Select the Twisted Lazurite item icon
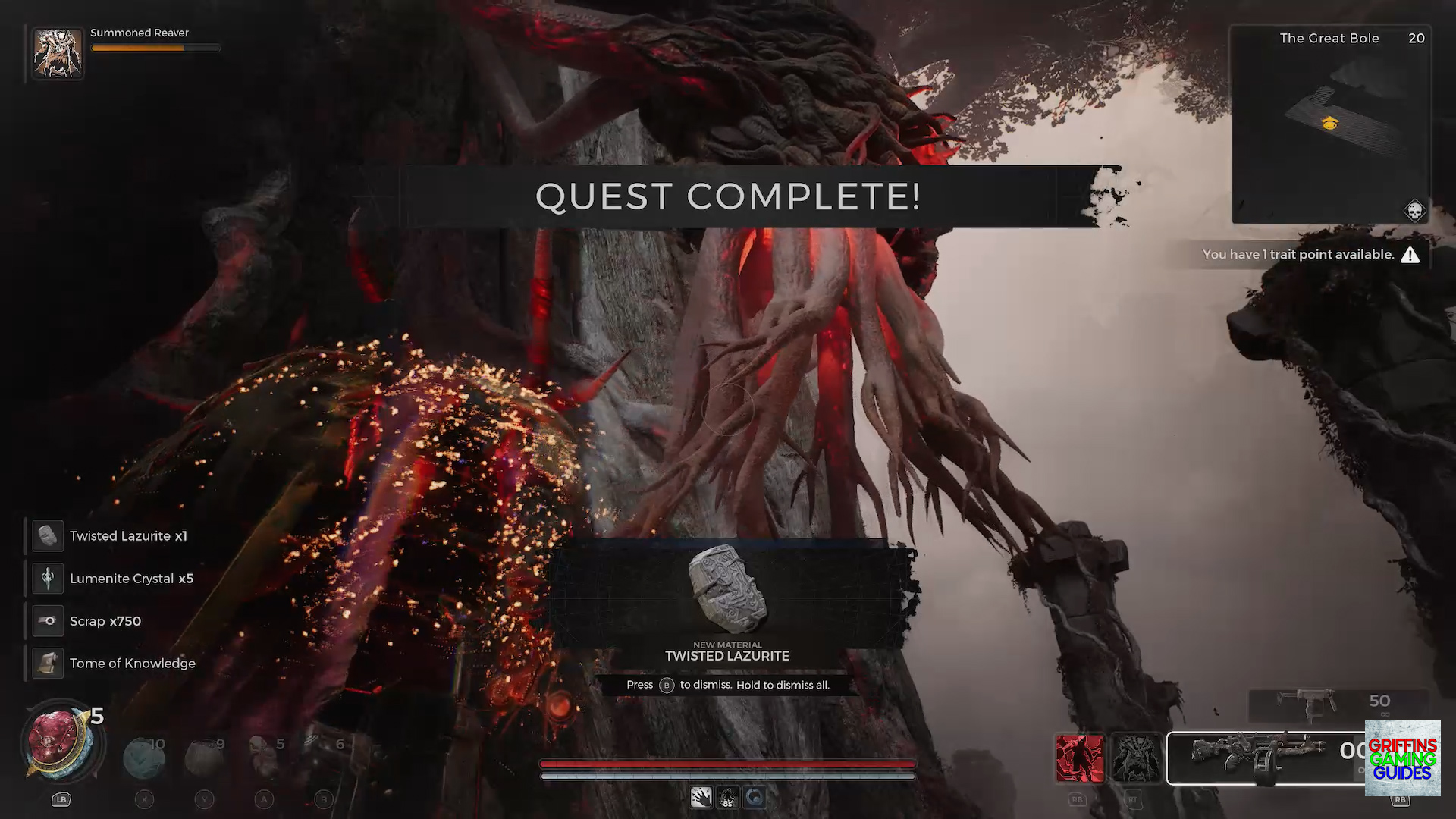The height and width of the screenshot is (819, 1456). point(48,535)
